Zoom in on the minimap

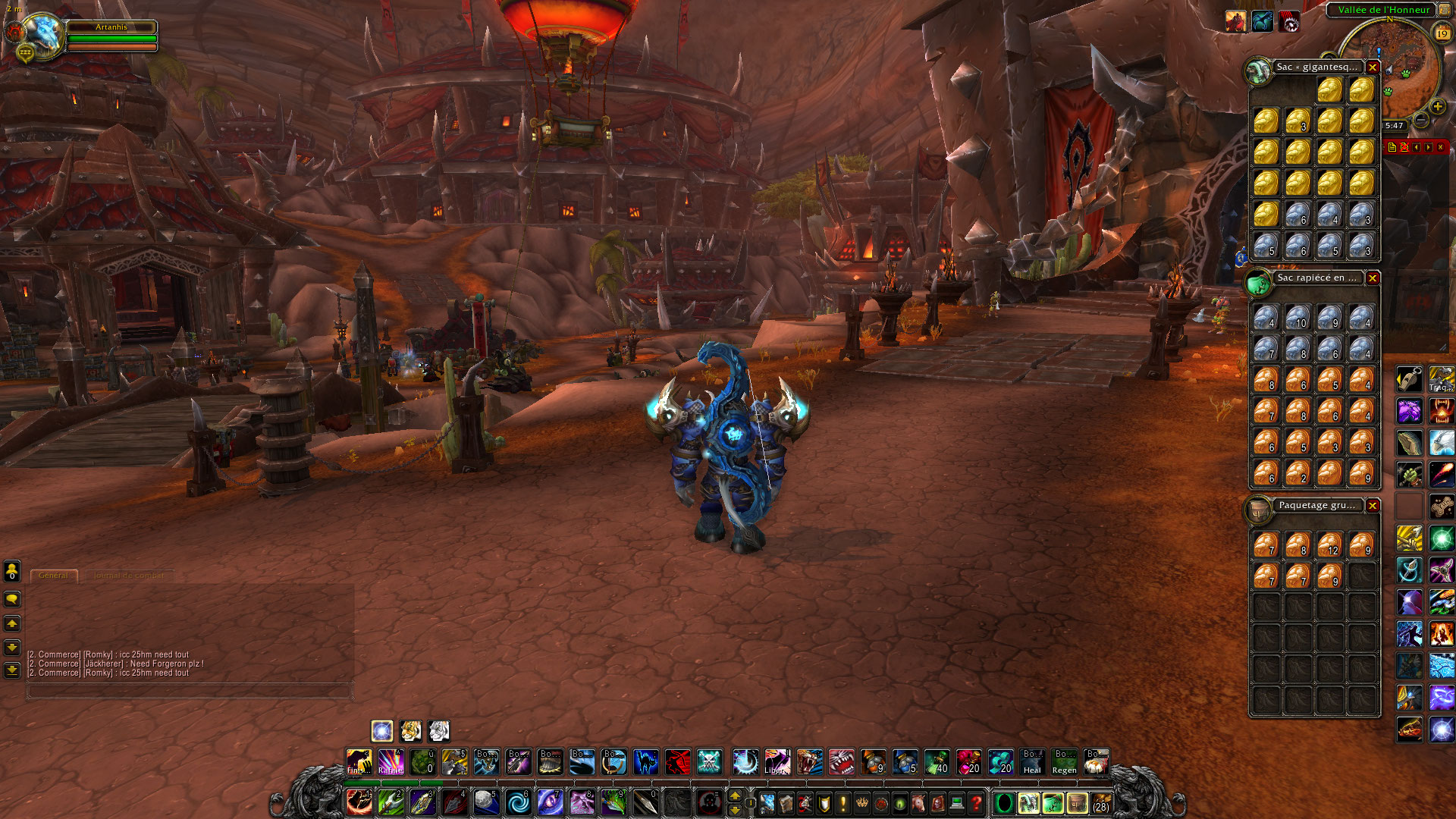1437,107
